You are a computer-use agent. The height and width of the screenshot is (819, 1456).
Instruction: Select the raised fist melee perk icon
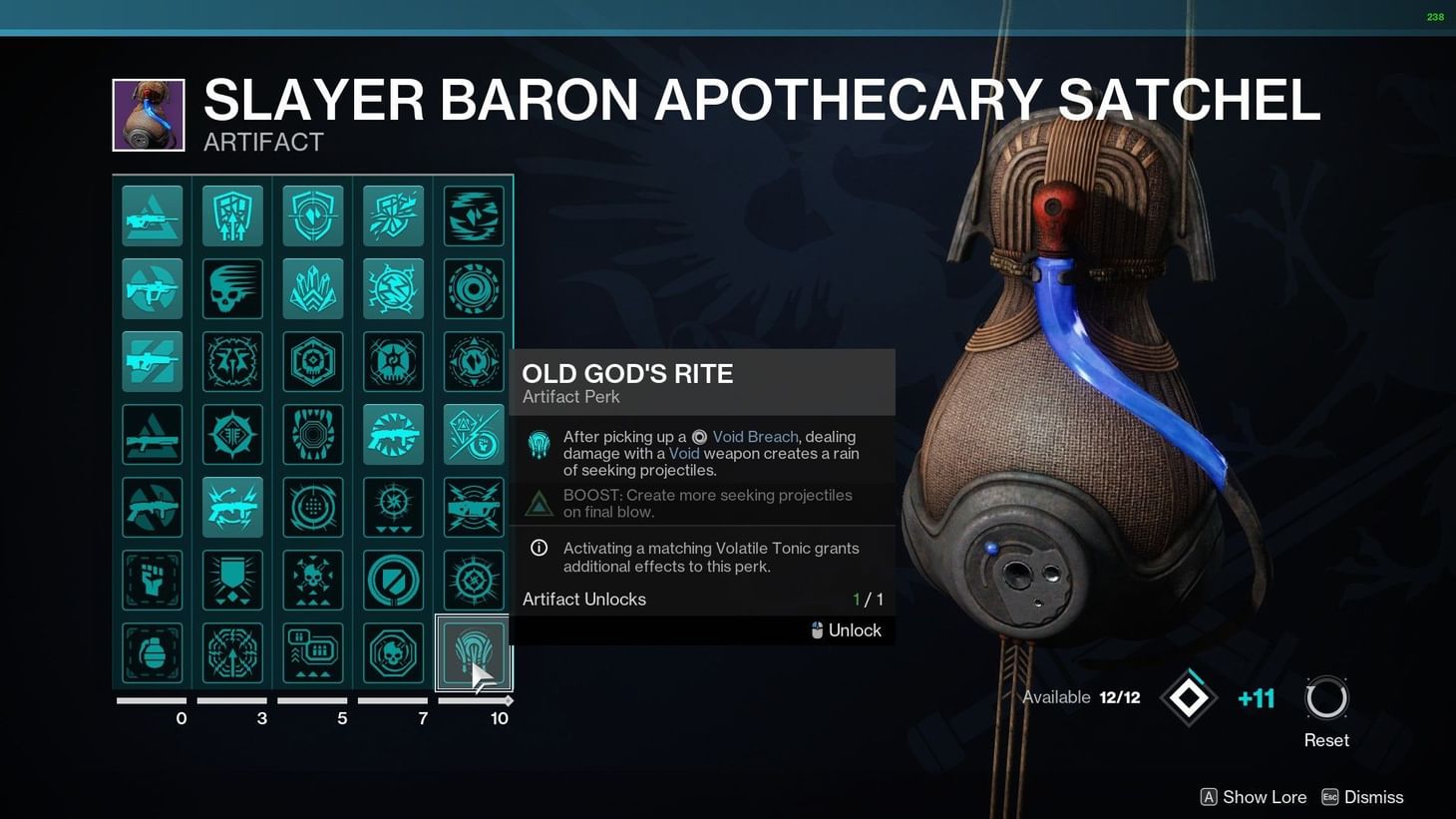(152, 580)
